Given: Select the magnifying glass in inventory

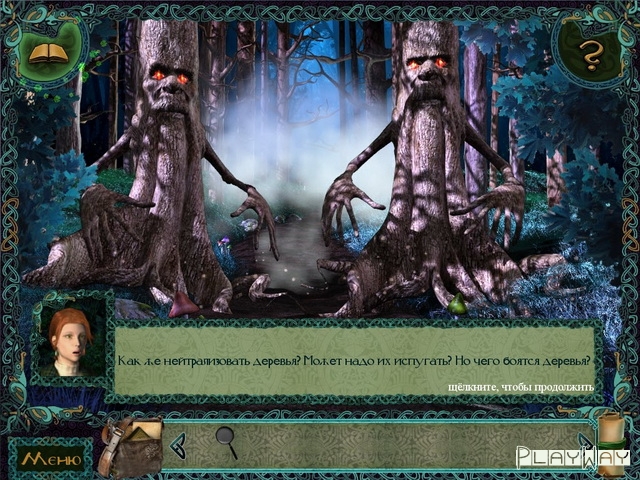Looking at the screenshot, I should coord(227,441).
